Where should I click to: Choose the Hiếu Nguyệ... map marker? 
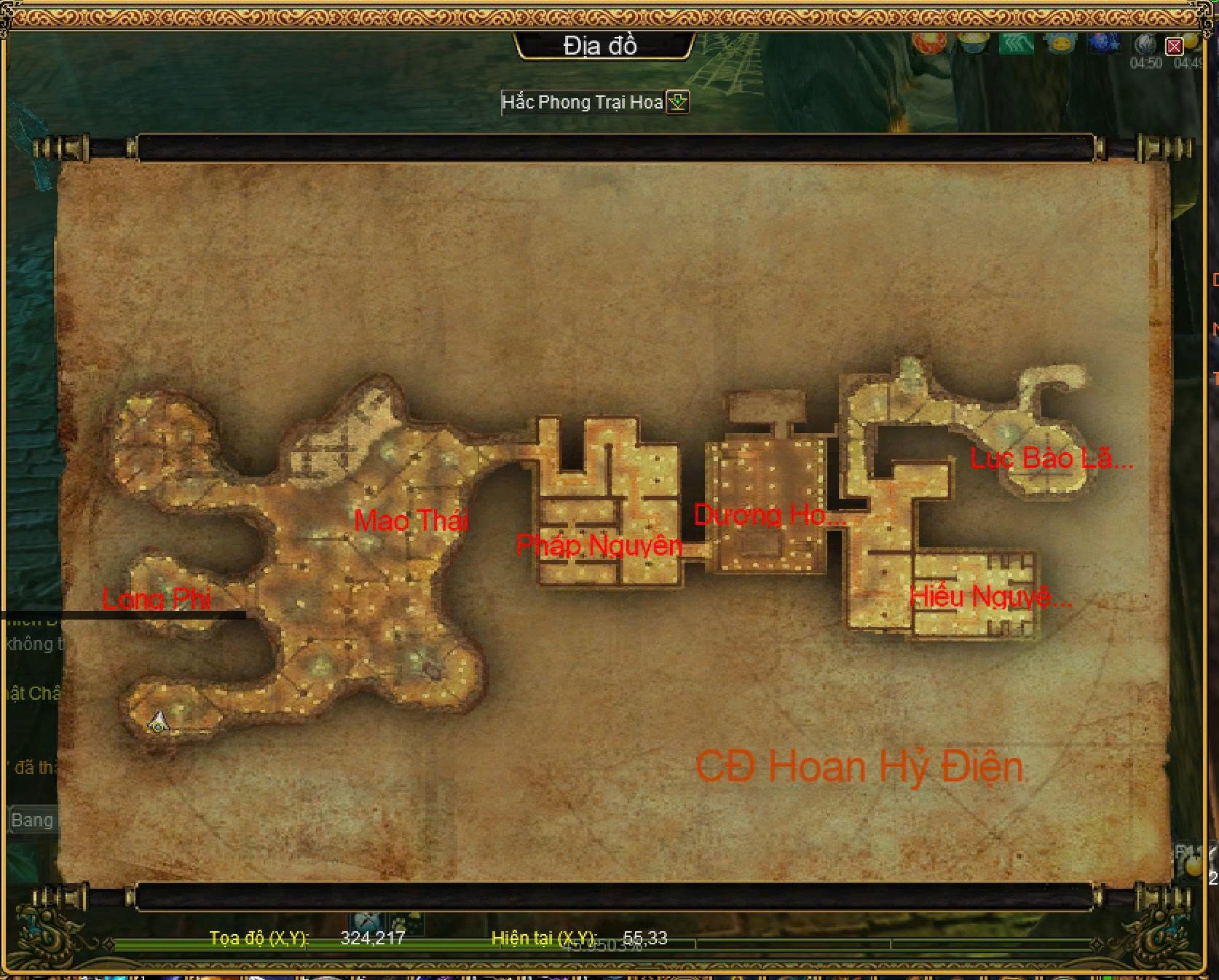tap(990, 596)
